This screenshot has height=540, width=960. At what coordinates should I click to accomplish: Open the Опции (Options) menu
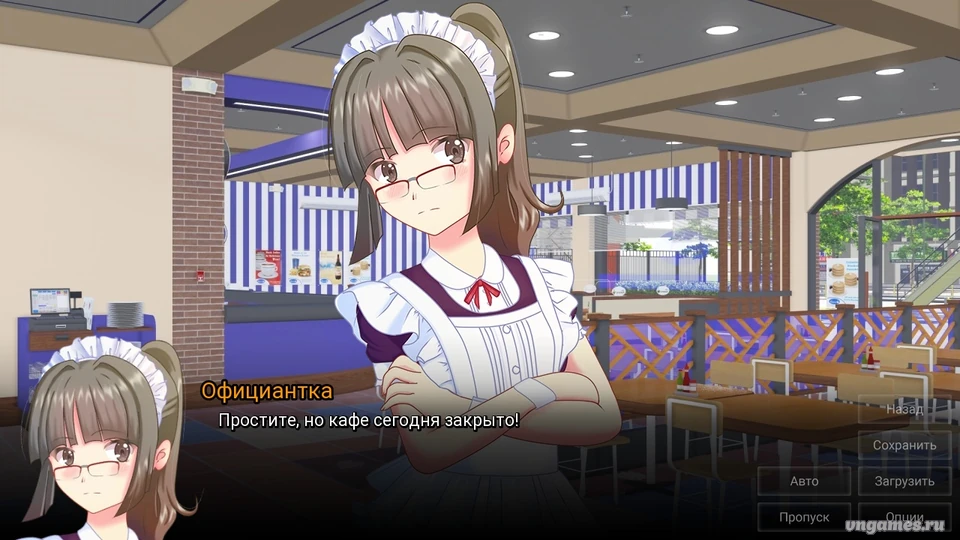point(904,517)
